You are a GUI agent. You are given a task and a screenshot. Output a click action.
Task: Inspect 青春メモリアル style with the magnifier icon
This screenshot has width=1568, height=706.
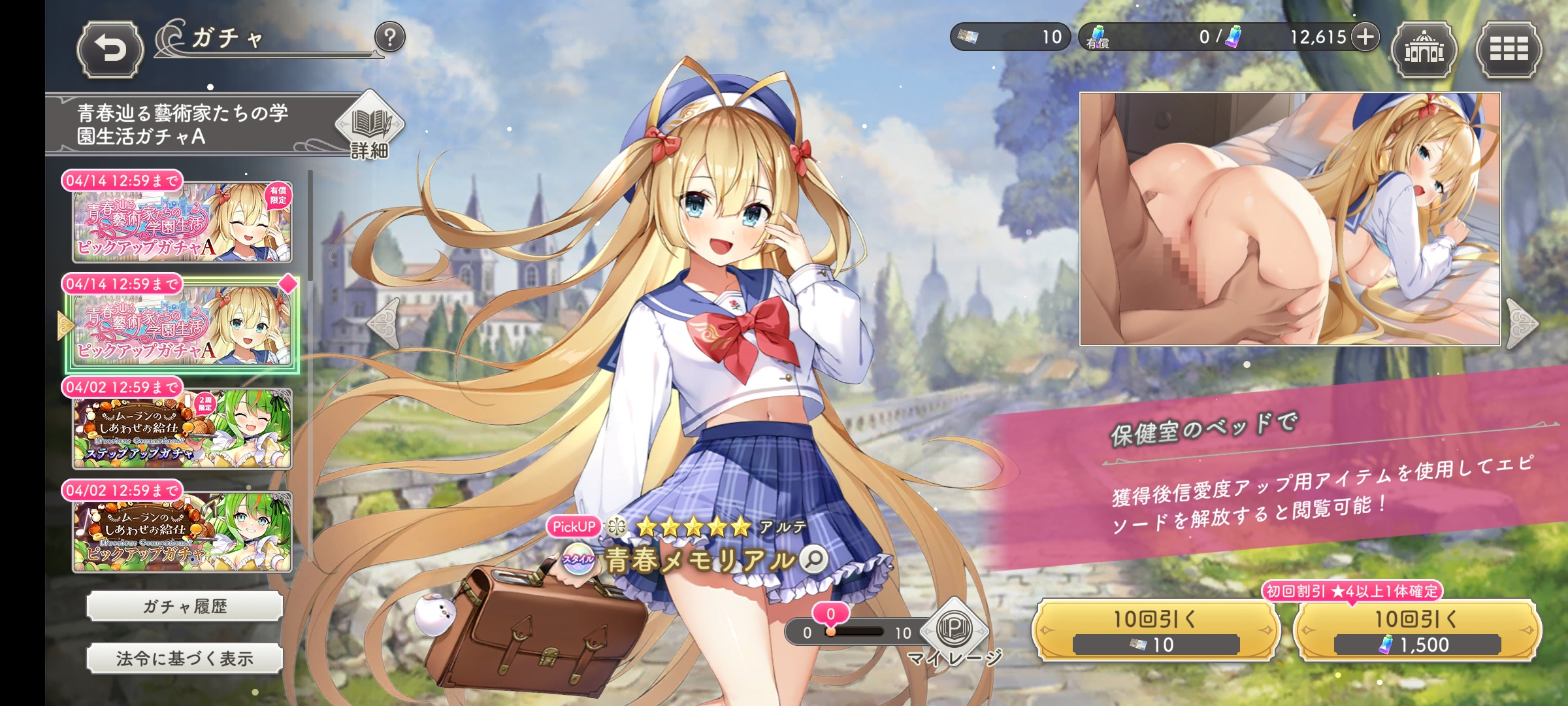click(x=814, y=560)
